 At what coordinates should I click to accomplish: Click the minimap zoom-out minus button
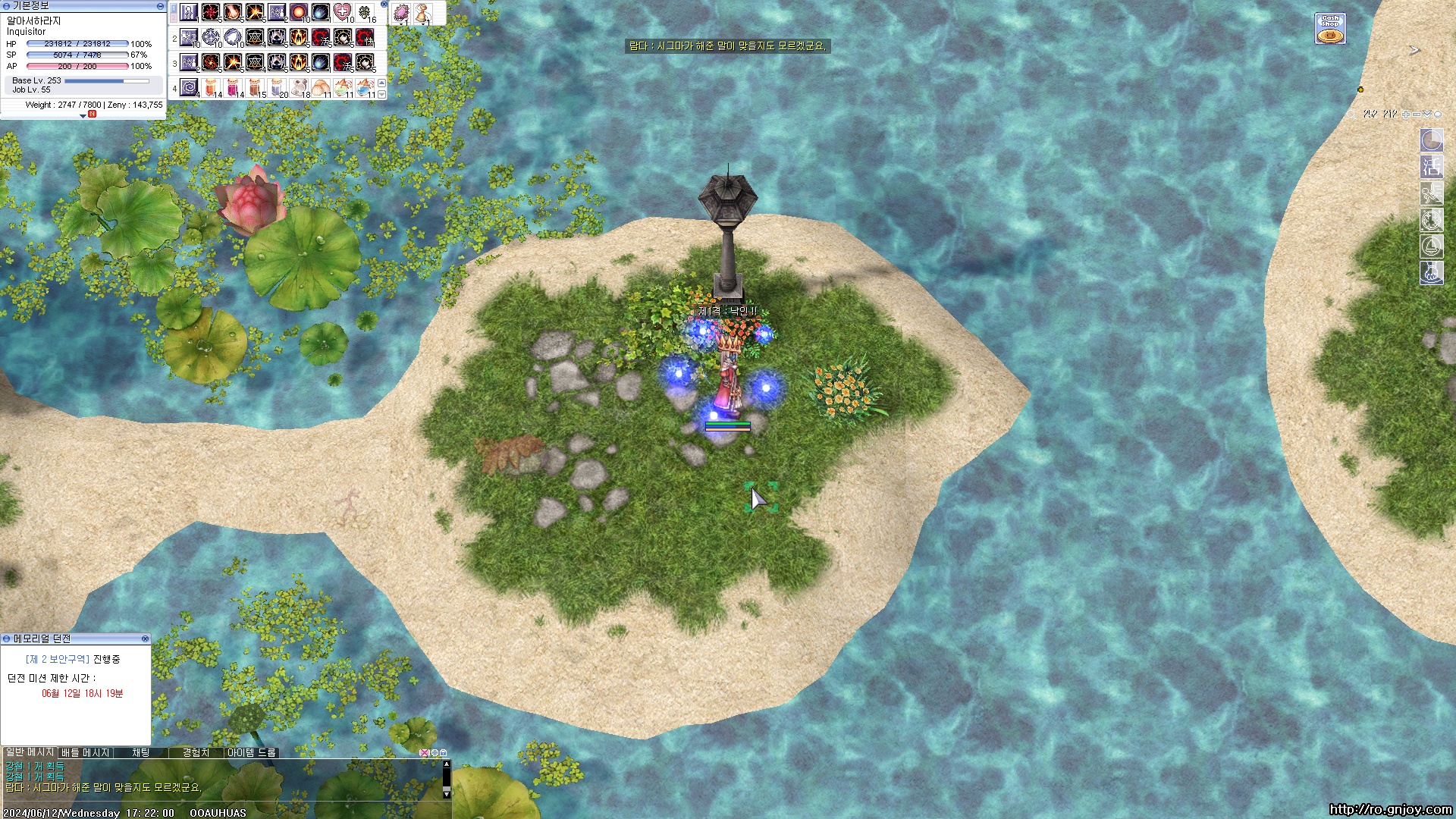click(1417, 115)
